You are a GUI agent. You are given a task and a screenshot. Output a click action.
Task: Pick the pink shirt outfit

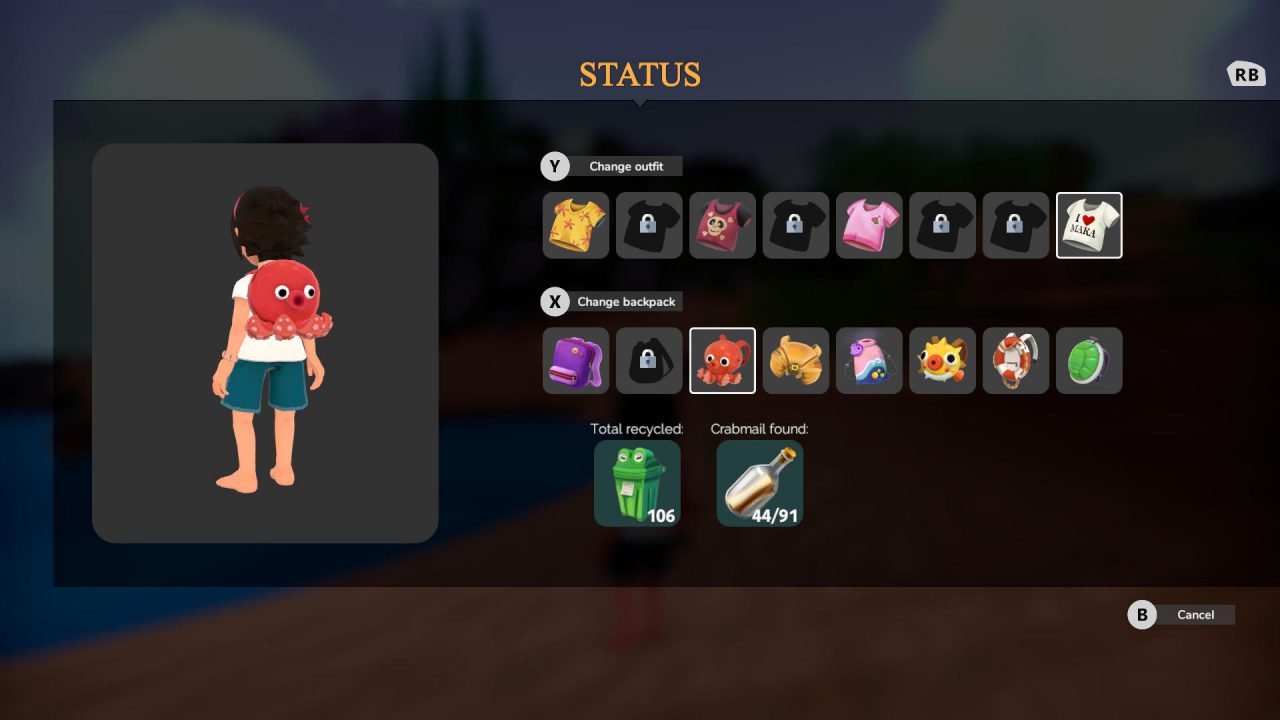[x=869, y=225]
